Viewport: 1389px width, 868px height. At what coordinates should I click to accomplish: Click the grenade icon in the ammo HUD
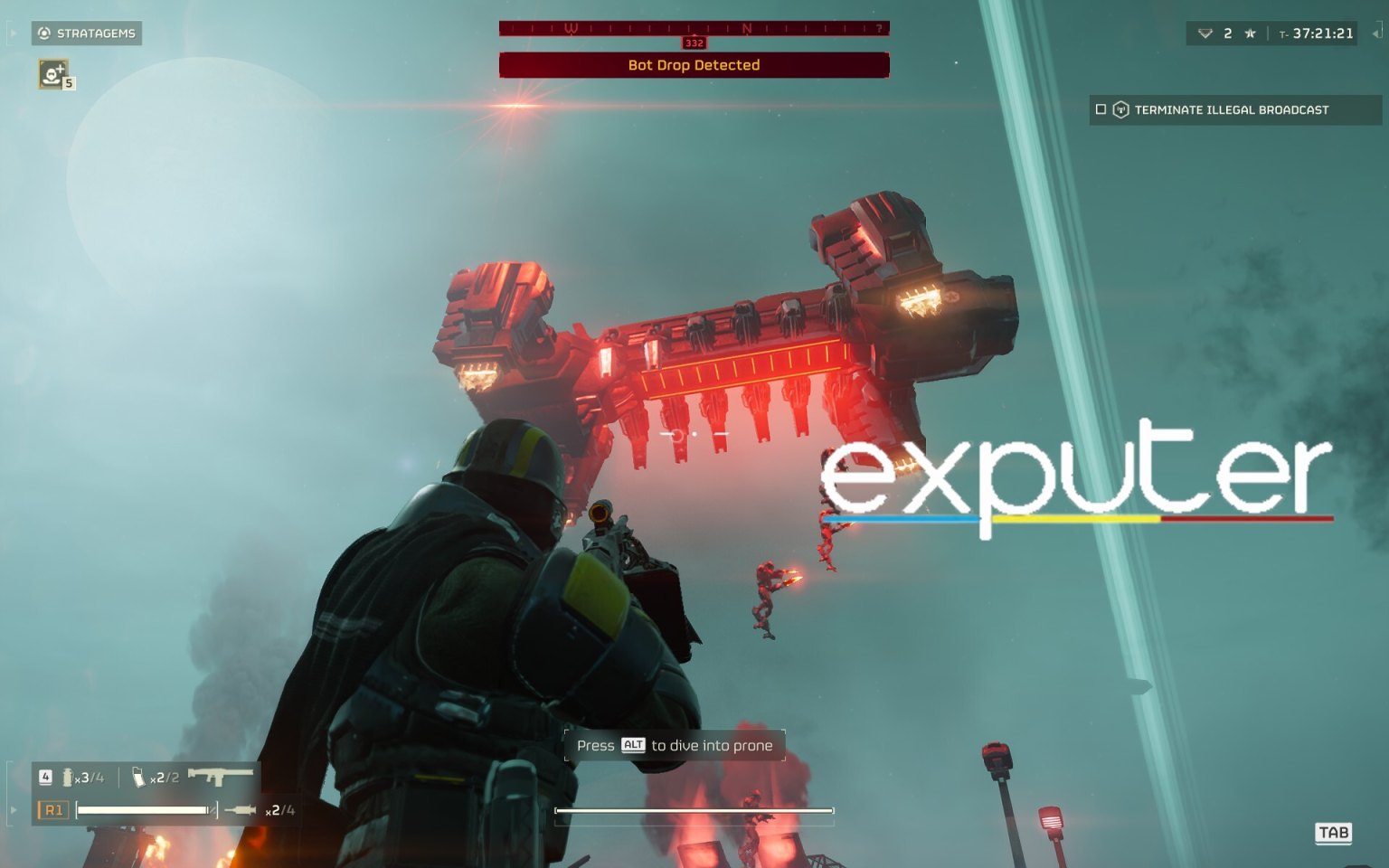[69, 776]
